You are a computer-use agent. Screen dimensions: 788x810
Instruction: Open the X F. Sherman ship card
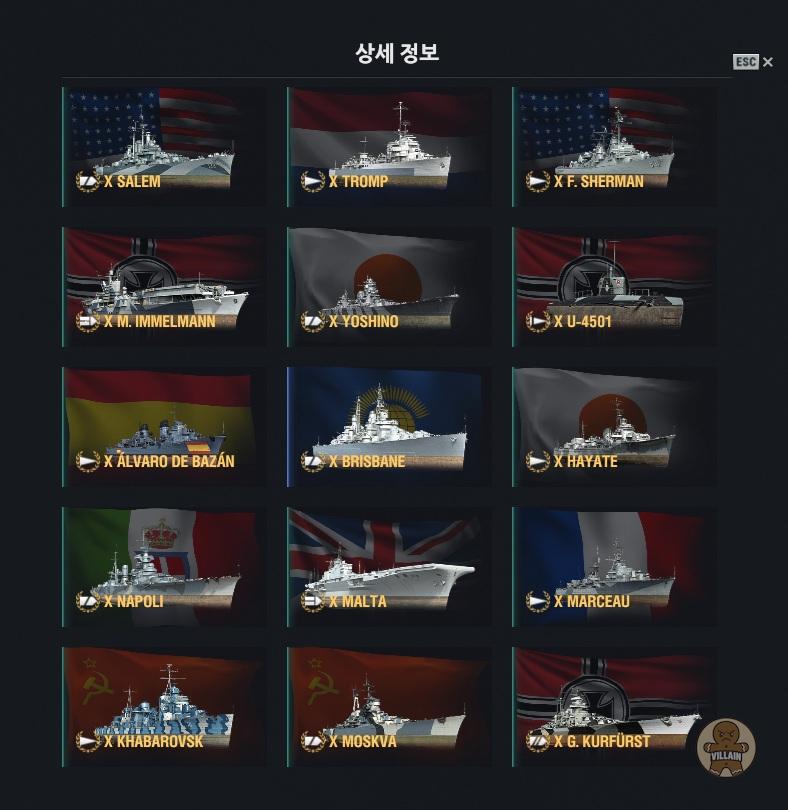[x=613, y=146]
